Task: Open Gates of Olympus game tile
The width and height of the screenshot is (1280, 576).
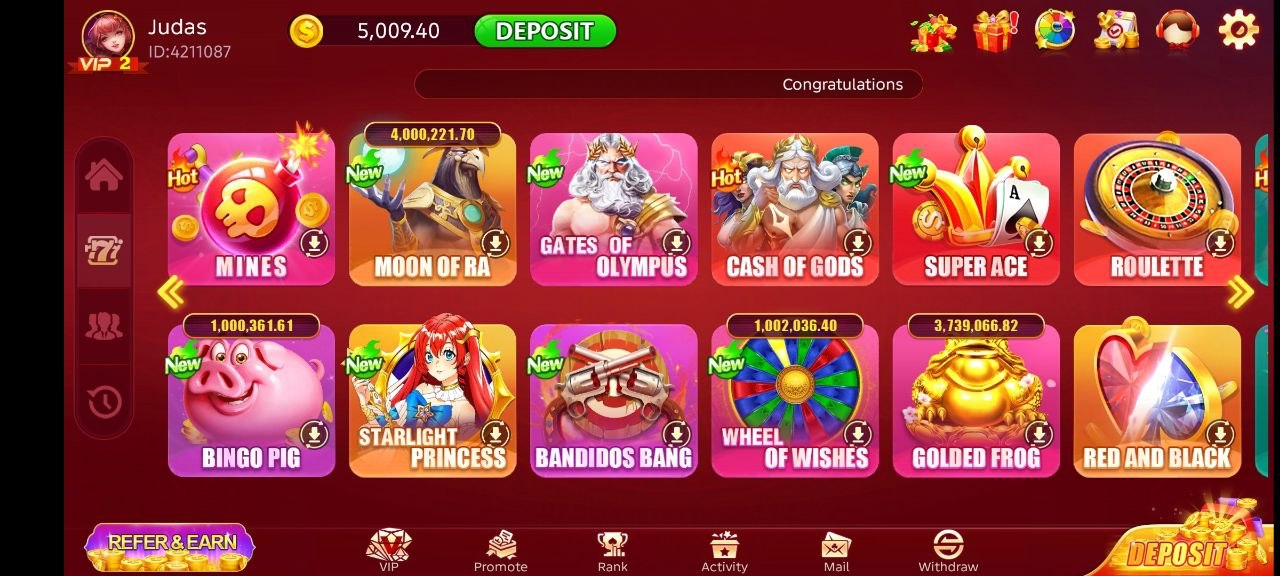Action: coord(613,210)
